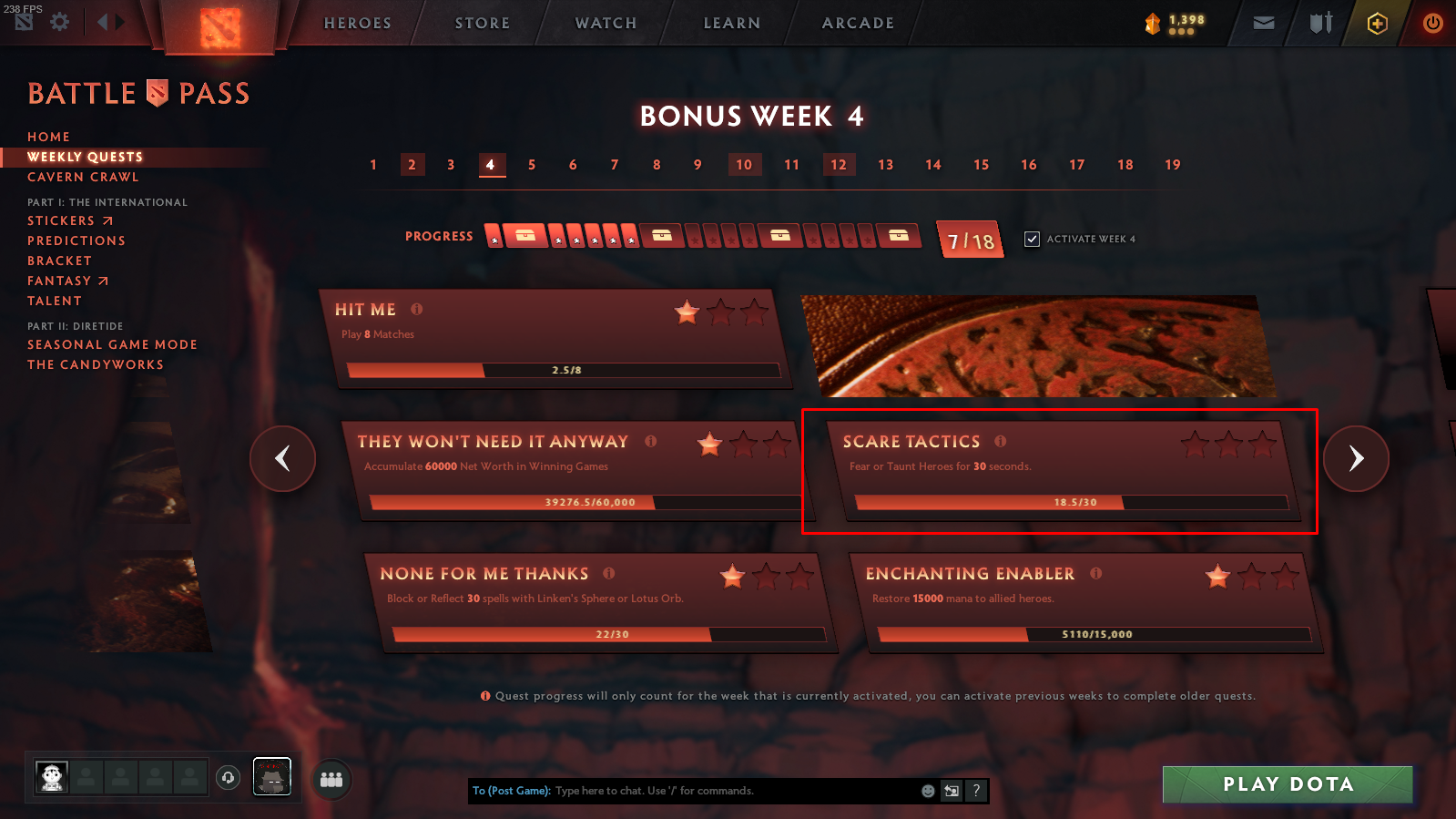Open the Fantasy external link
The image size is (1456, 819).
(68, 281)
